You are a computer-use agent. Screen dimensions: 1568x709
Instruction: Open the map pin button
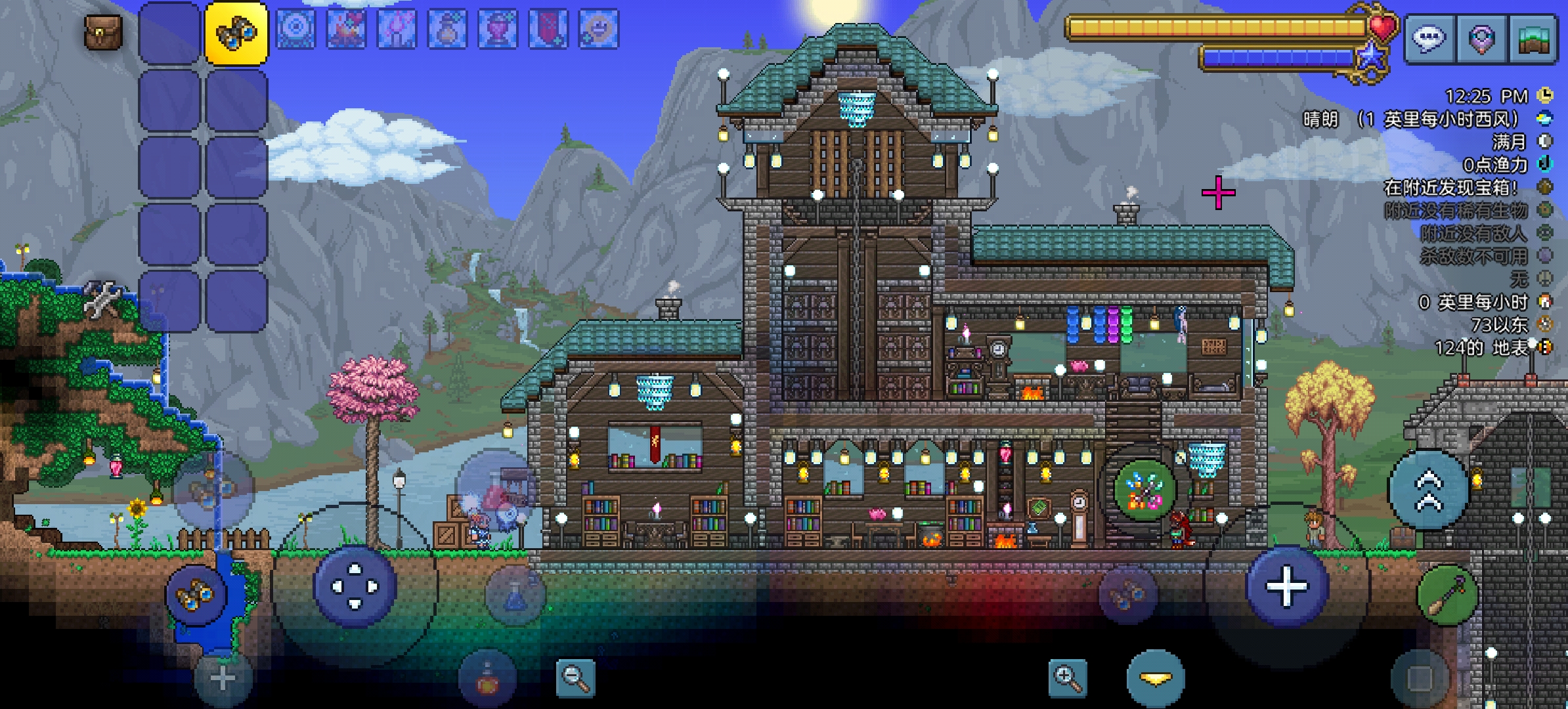pos(1481,39)
